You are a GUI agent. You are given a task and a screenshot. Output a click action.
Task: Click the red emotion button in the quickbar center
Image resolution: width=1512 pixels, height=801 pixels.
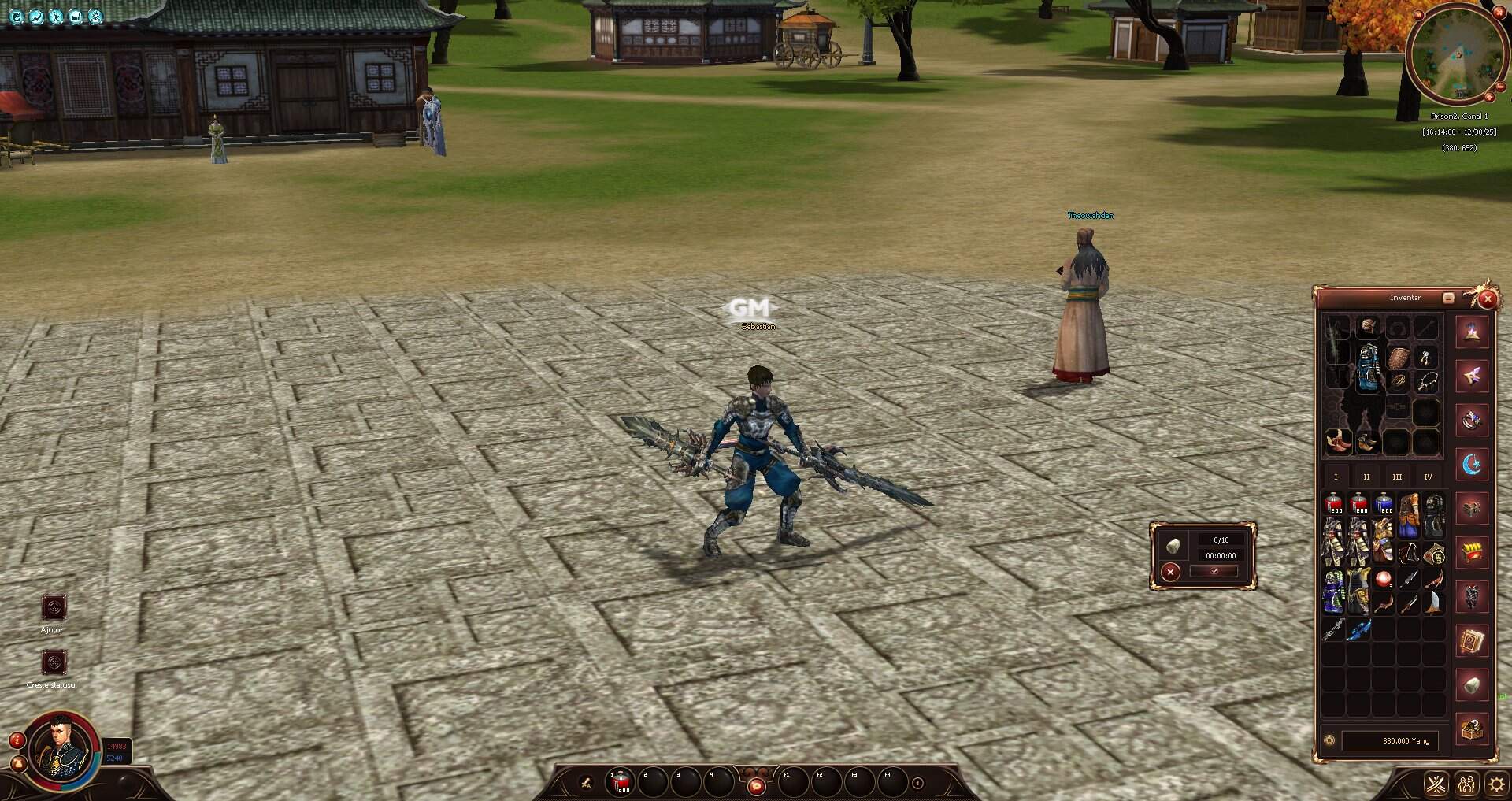click(756, 785)
